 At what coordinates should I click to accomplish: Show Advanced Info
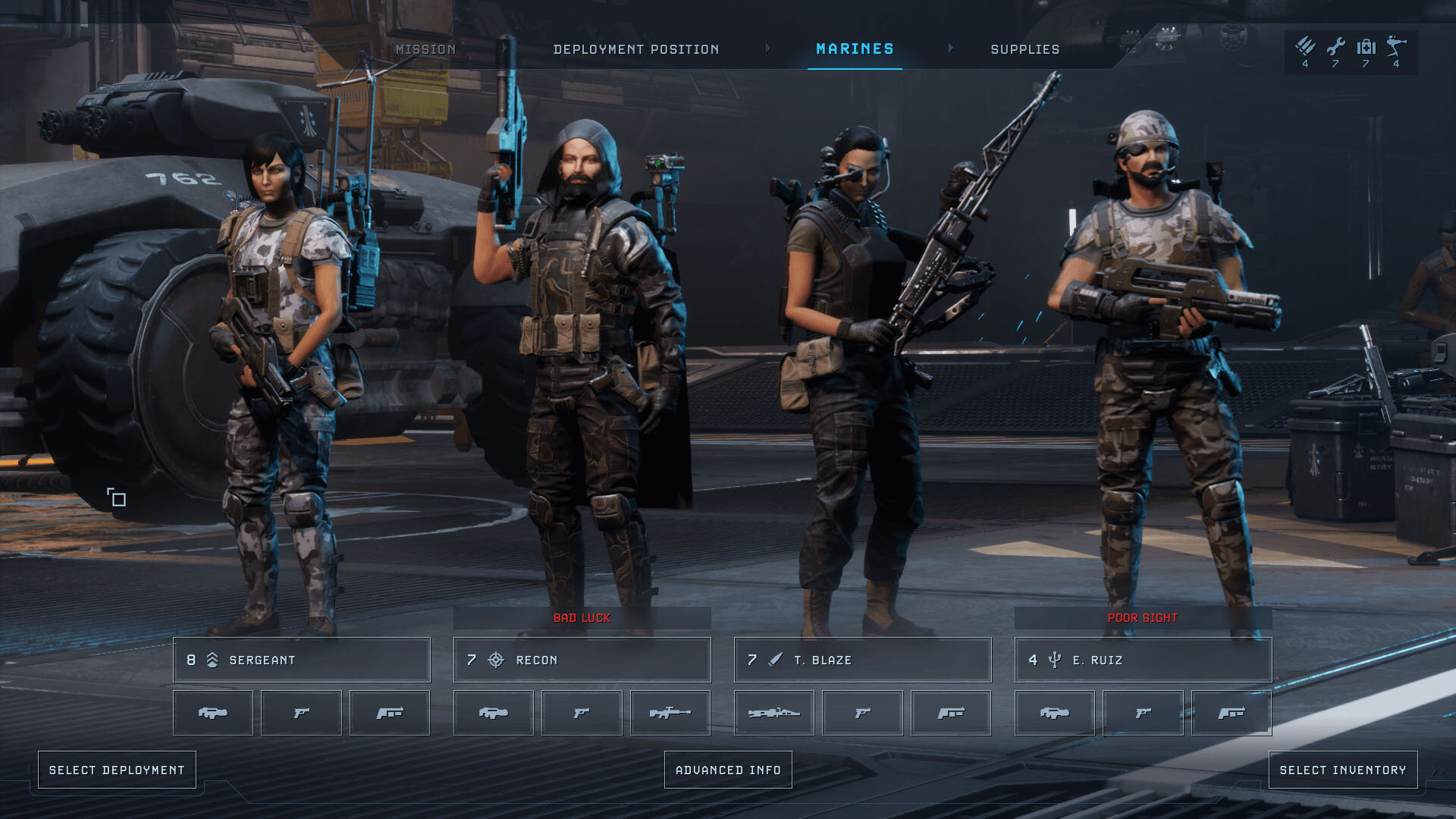(728, 770)
